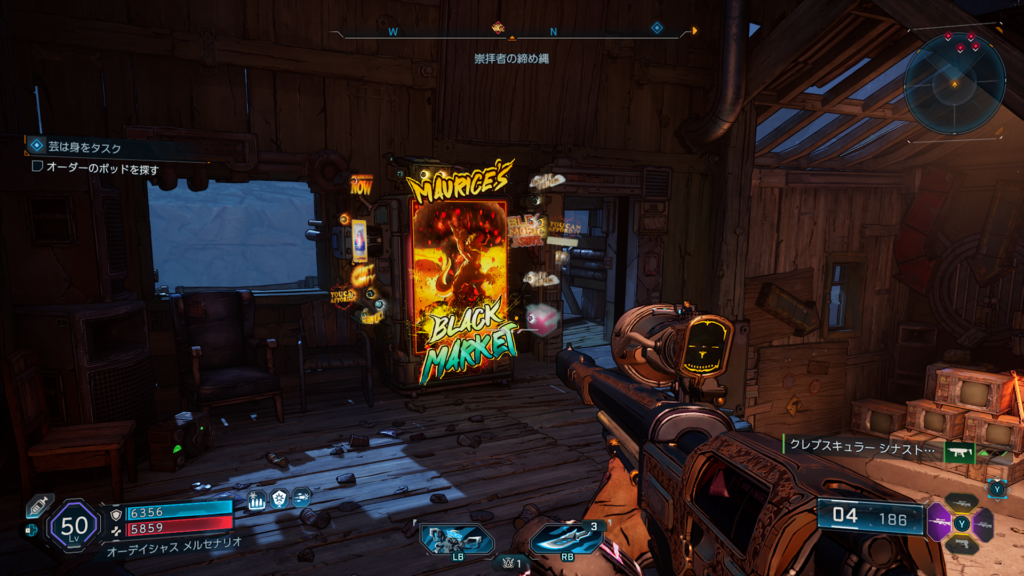
Task: Select the 芸は身をタスク quest tracker
Action: (x=74, y=149)
